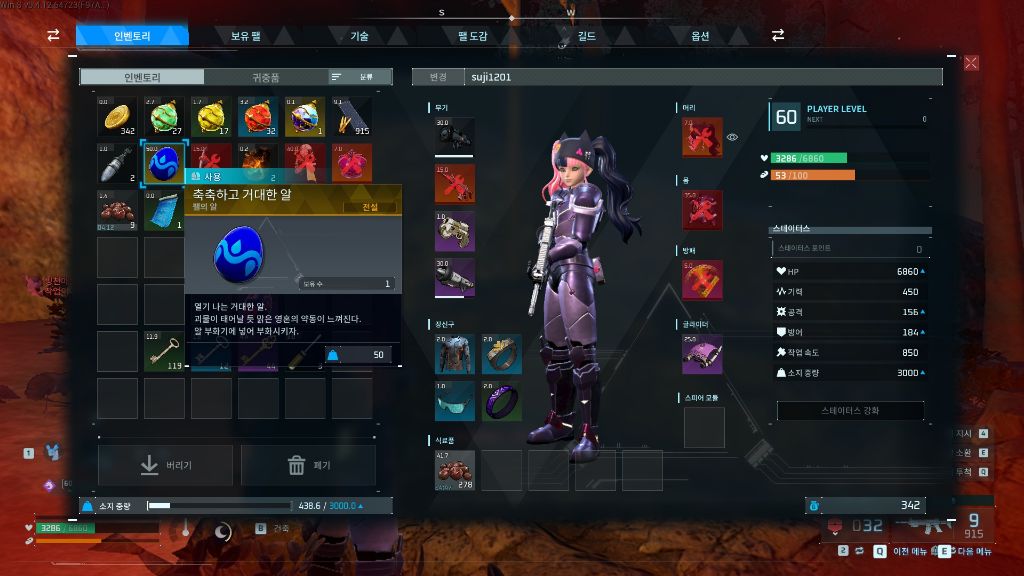Viewport: 1024px width, 576px height.
Task: Switch to the 길드 tab
Action: (586, 36)
